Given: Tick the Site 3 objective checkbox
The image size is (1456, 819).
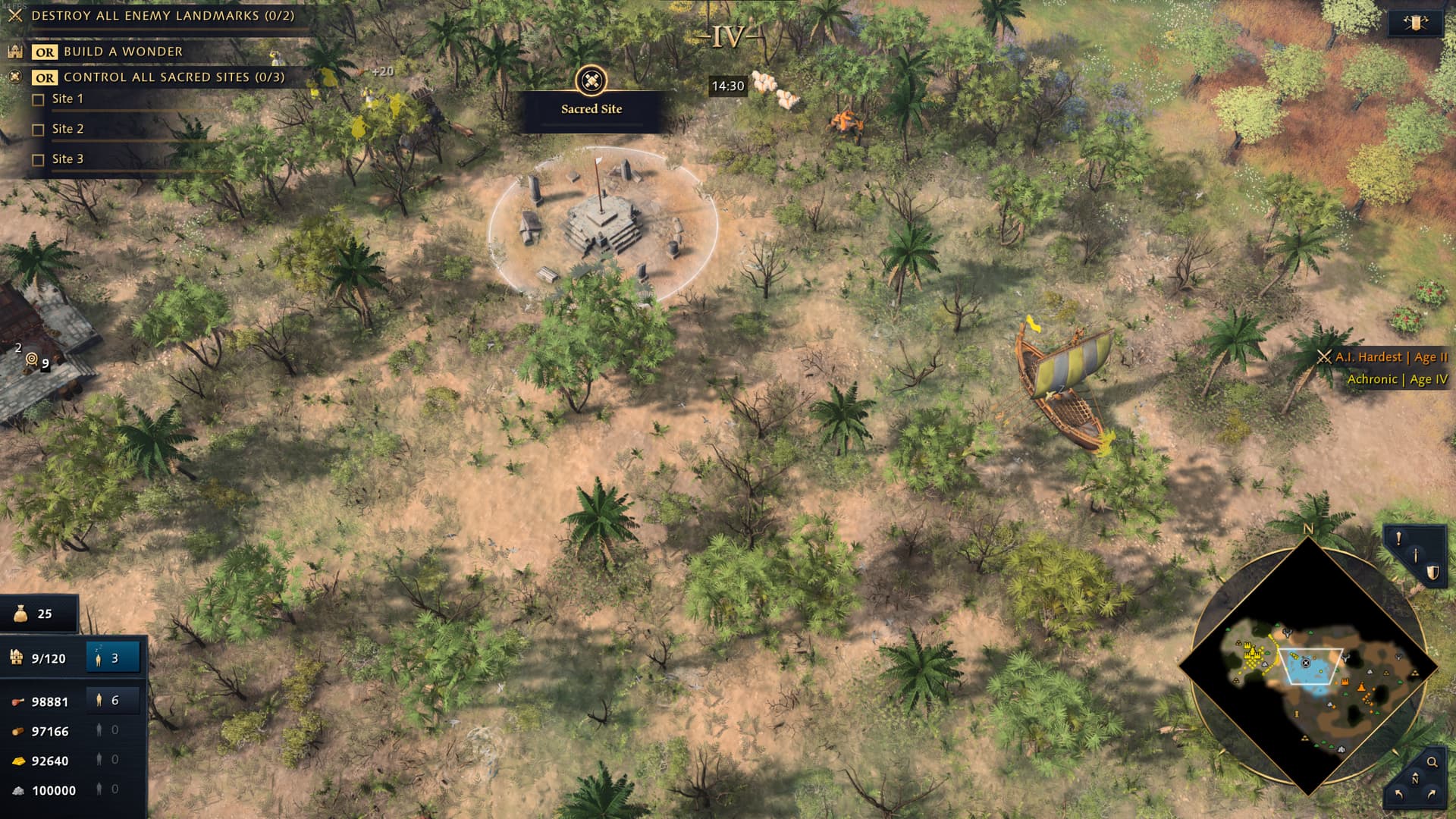Looking at the screenshot, I should (x=39, y=160).
